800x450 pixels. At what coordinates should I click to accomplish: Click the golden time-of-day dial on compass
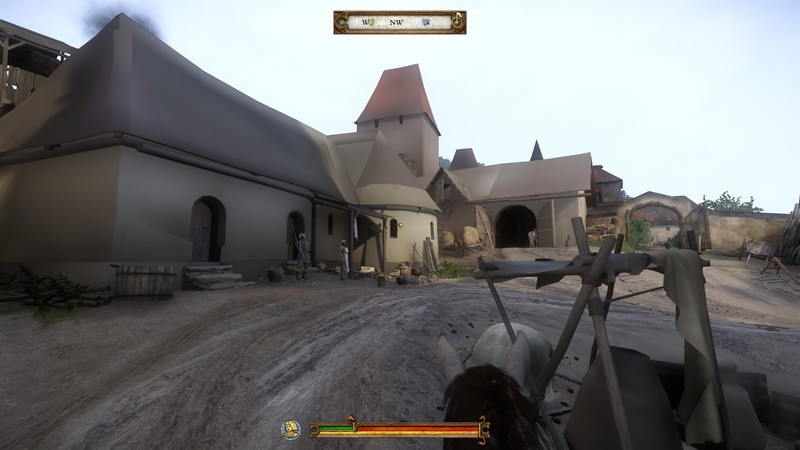(457, 21)
